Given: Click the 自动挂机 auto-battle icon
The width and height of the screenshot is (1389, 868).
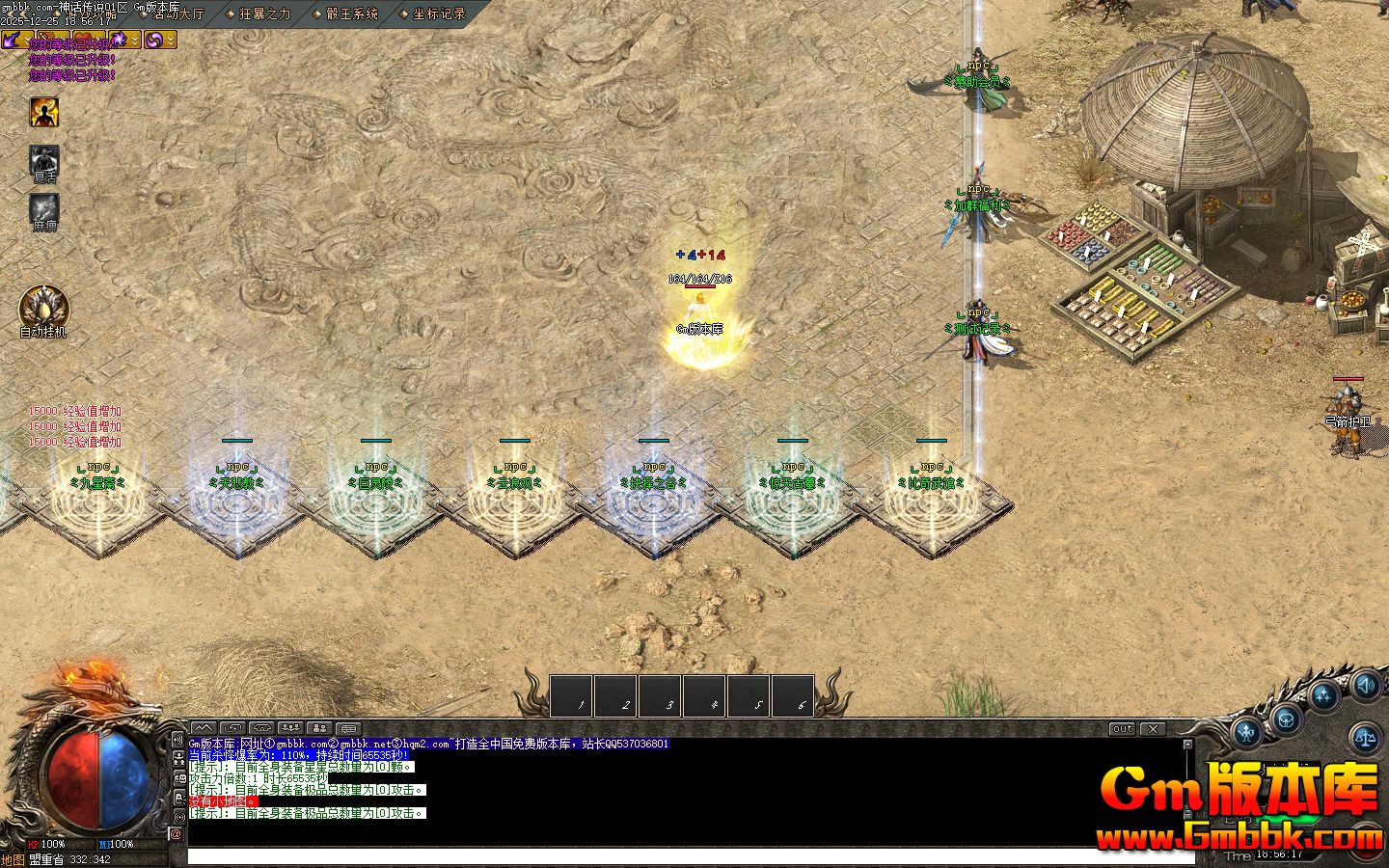Looking at the screenshot, I should coord(43,309).
